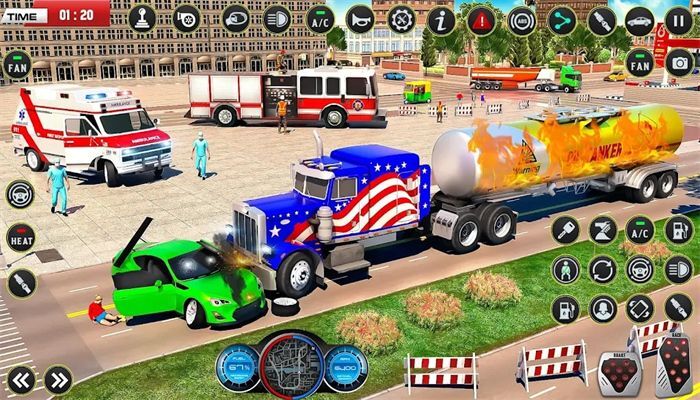
Task: Switch controls with the rotate-phone icon
Action: click(640, 309)
